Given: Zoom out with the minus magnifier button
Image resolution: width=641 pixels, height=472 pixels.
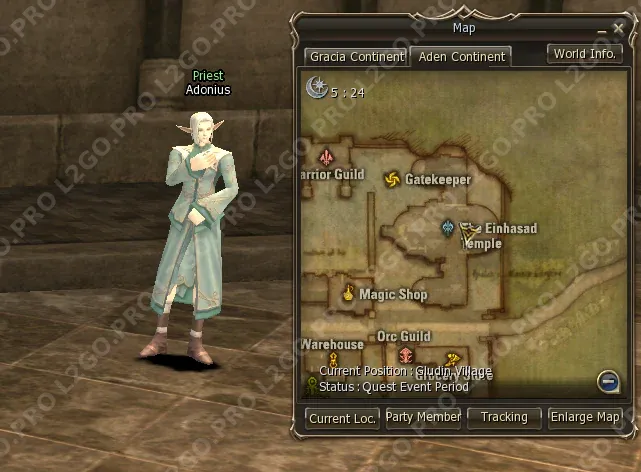Looking at the screenshot, I should 607,380.
